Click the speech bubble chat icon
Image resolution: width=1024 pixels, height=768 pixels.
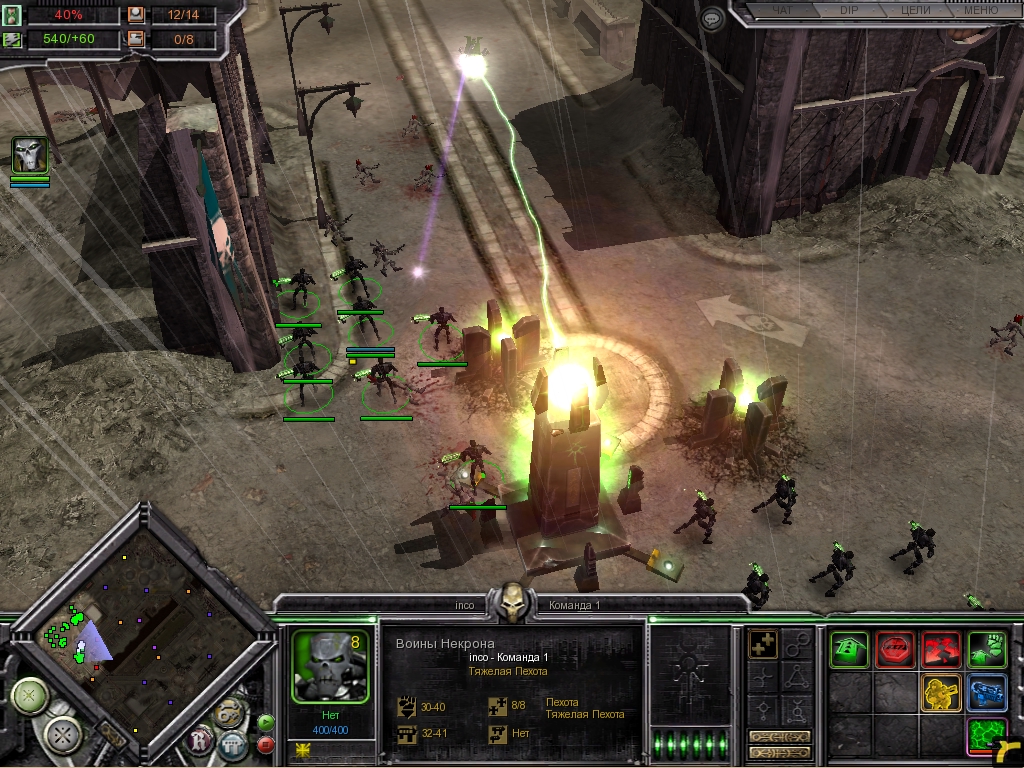[712, 19]
